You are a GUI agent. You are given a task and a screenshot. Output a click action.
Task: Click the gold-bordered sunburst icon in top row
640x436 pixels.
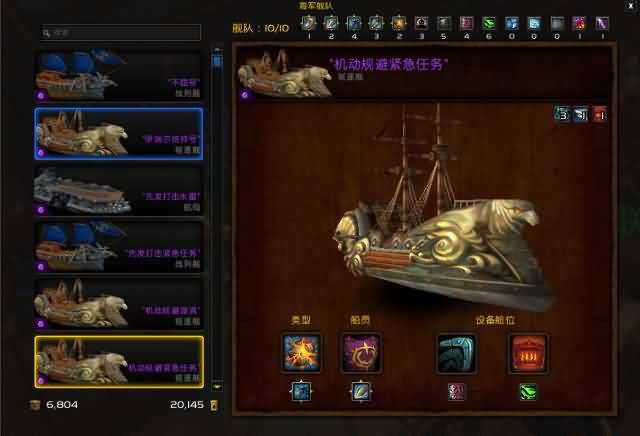pos(399,22)
